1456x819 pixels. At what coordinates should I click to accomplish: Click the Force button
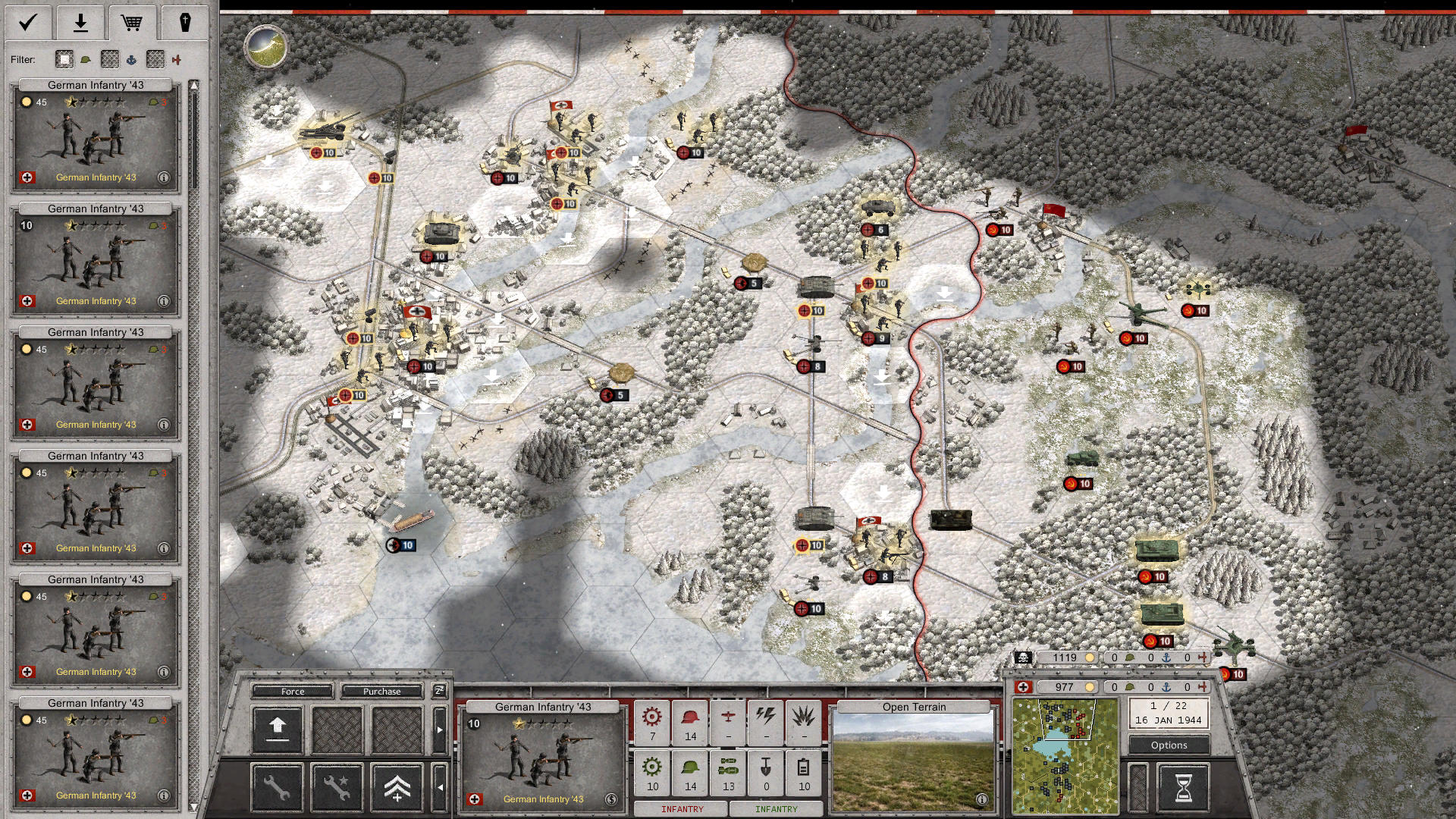coord(292,692)
